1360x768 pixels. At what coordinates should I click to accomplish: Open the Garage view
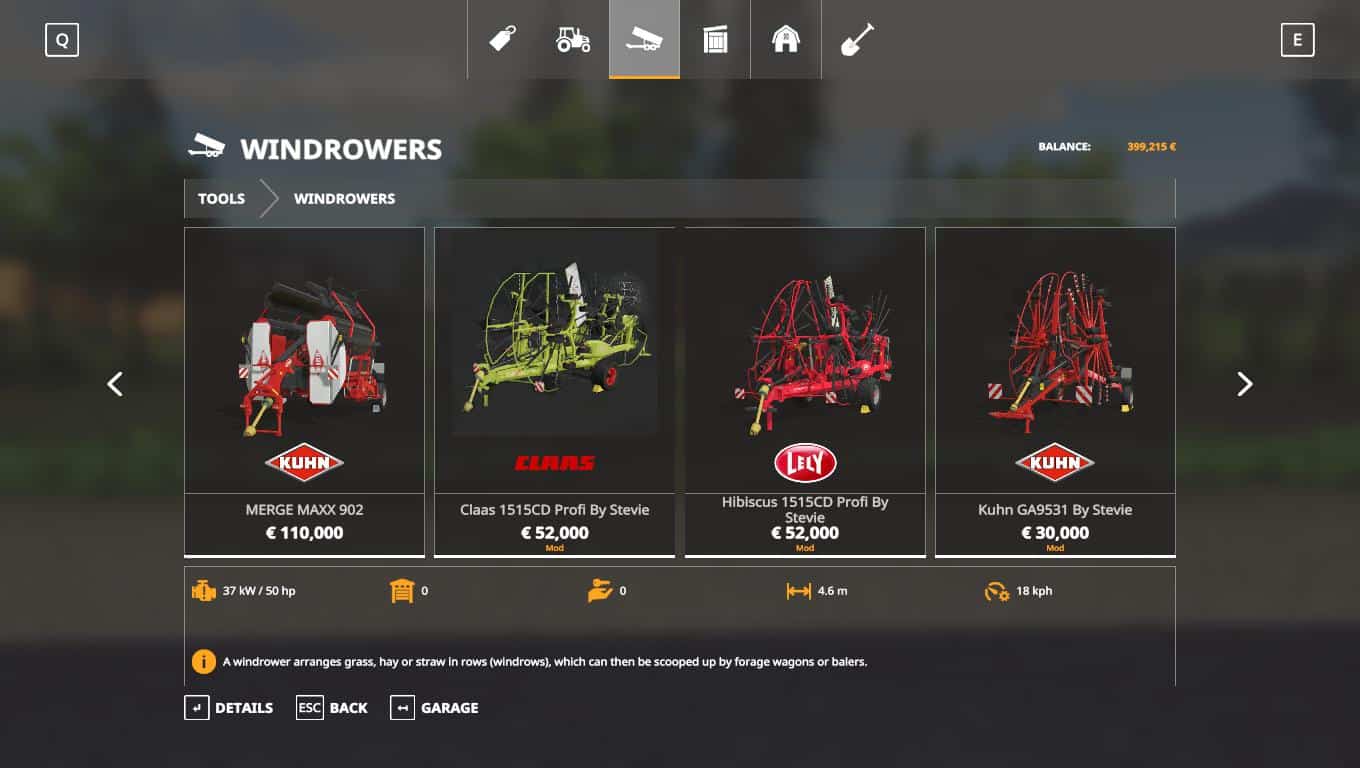pyautogui.click(x=435, y=708)
